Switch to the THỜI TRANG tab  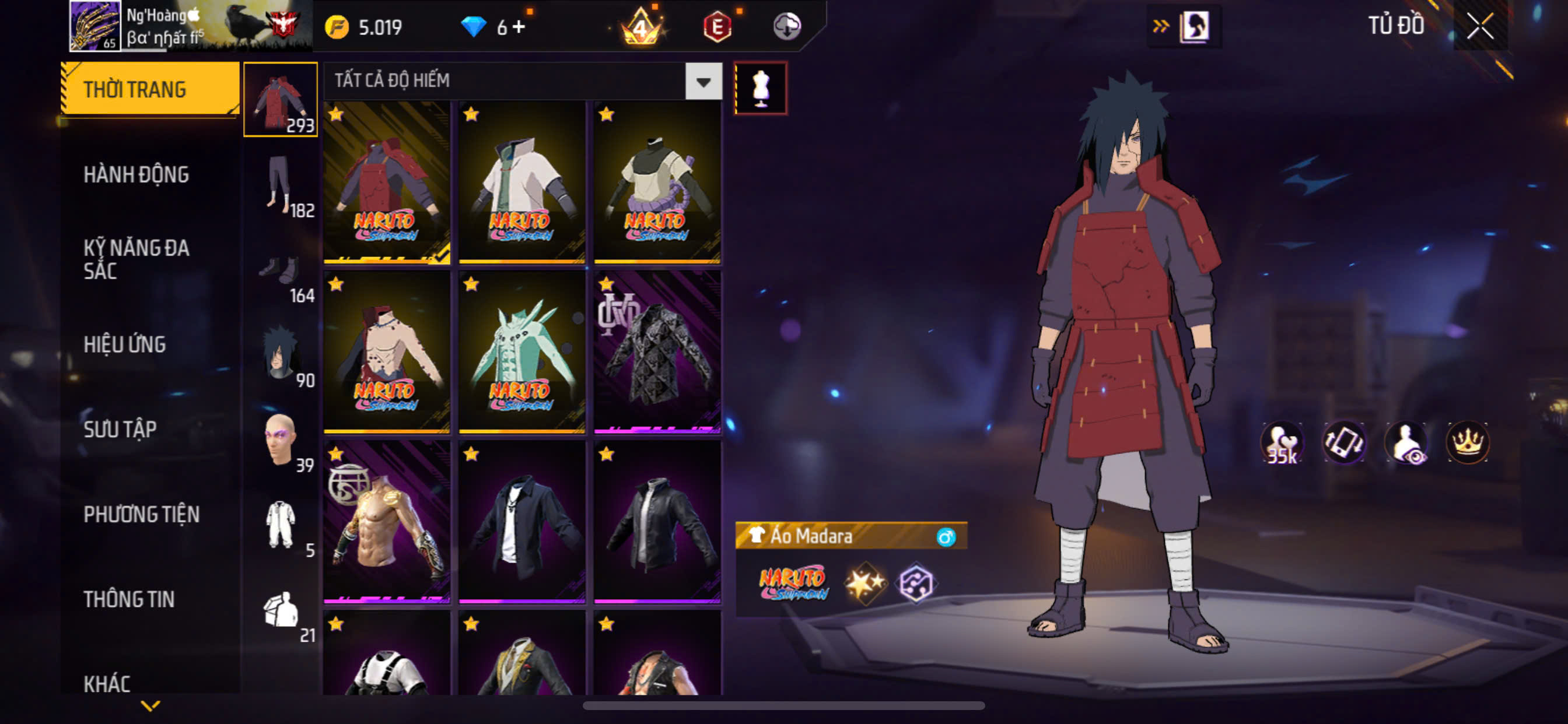(x=149, y=89)
